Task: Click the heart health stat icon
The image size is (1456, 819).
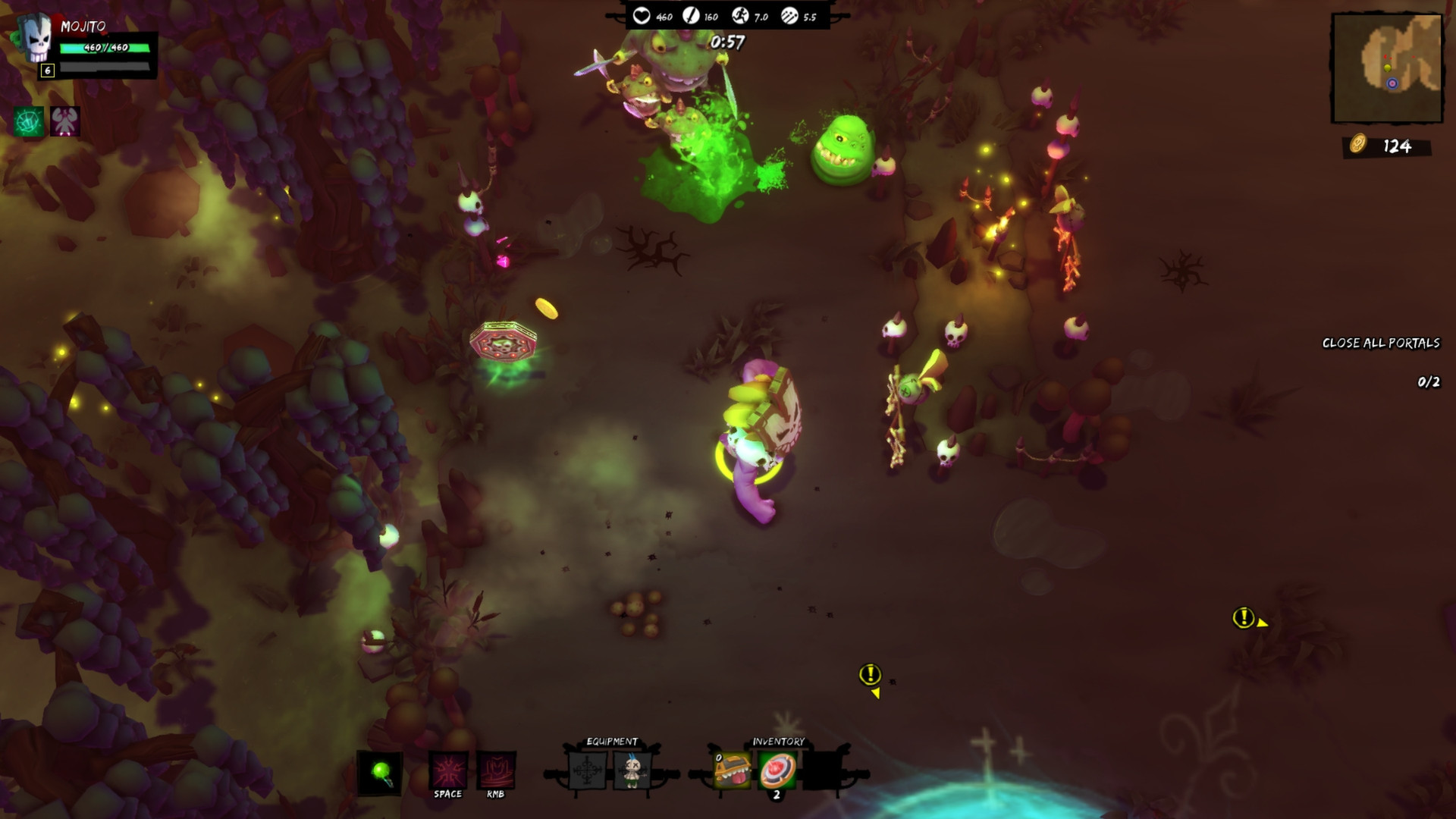Action: [642, 14]
